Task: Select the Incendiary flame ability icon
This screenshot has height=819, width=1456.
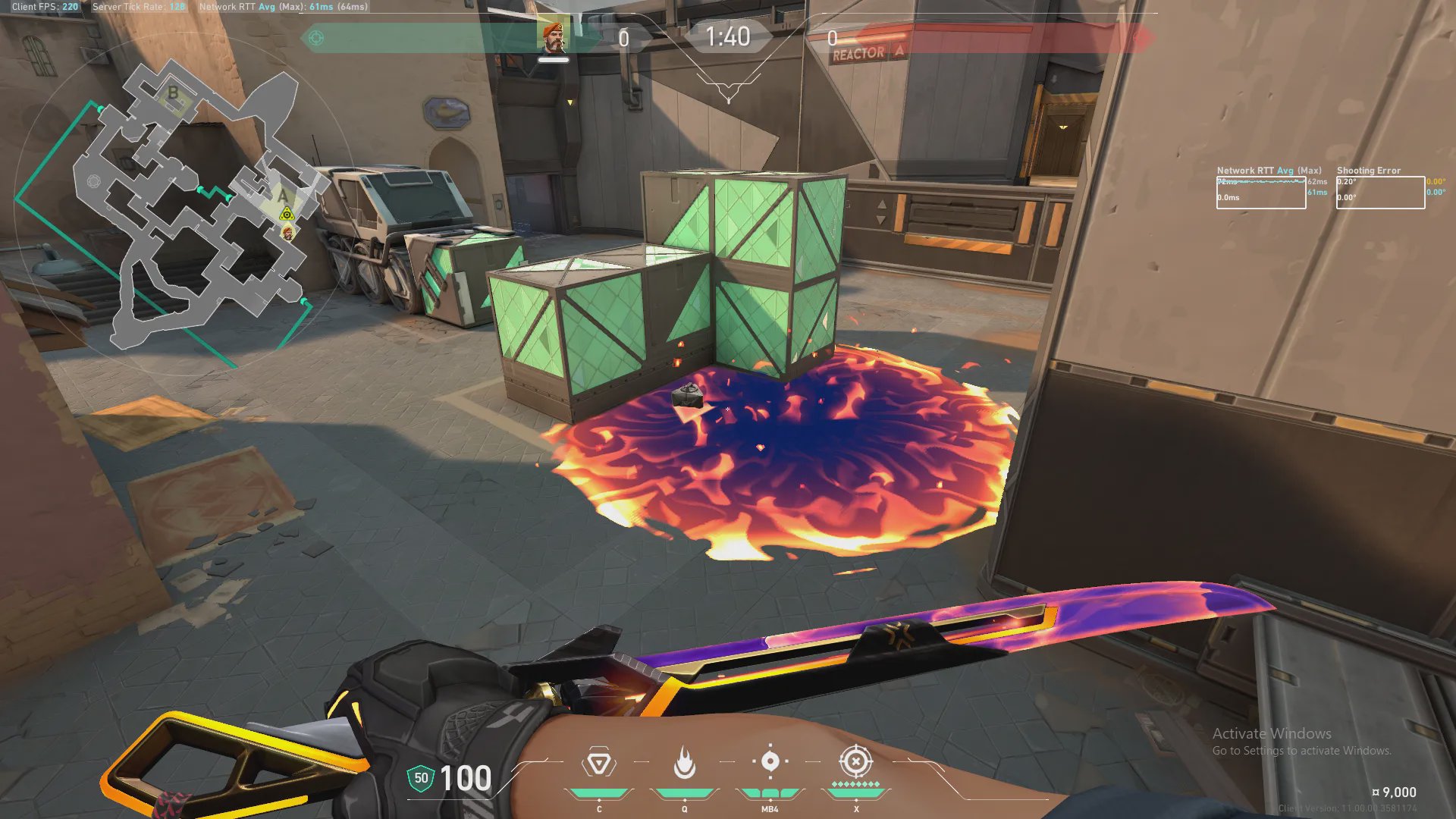Action: pos(684,763)
